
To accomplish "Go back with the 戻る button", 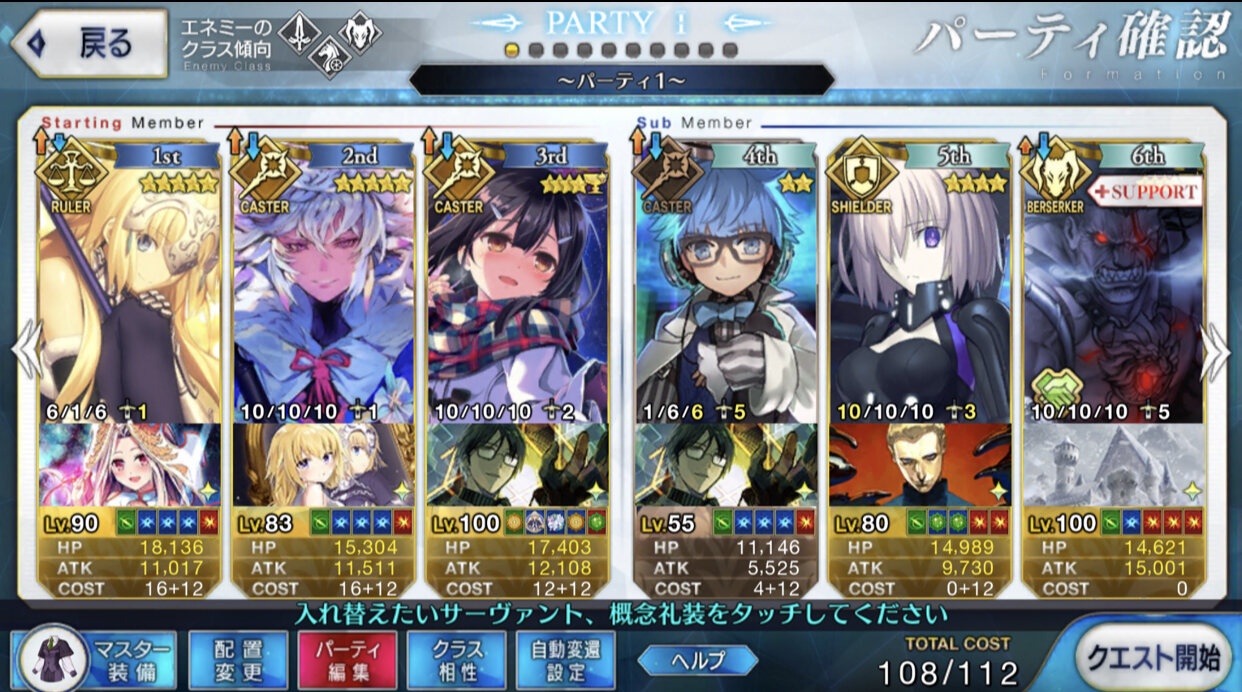I will tap(88, 43).
